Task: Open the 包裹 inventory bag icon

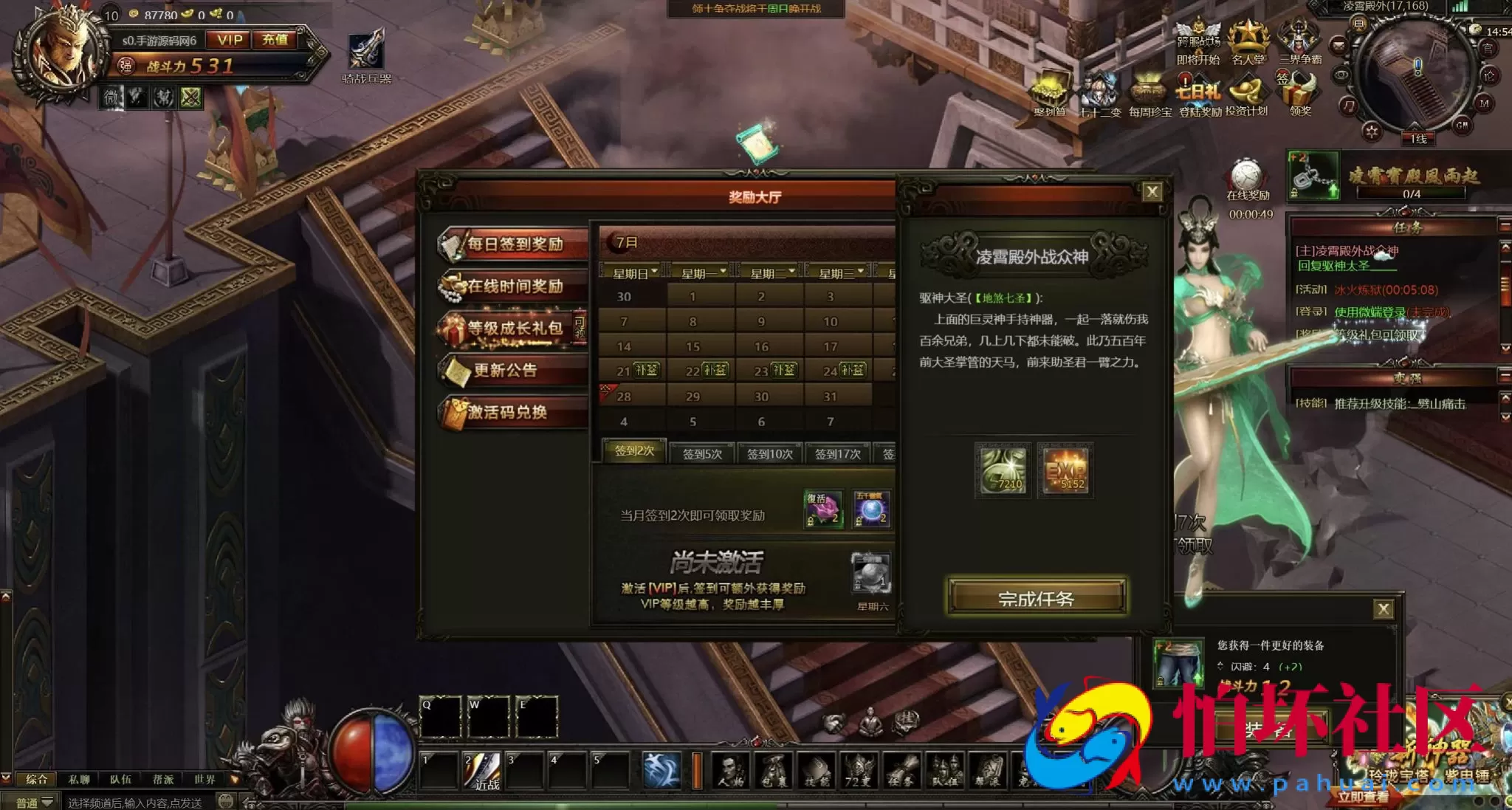Action: pyautogui.click(x=772, y=771)
